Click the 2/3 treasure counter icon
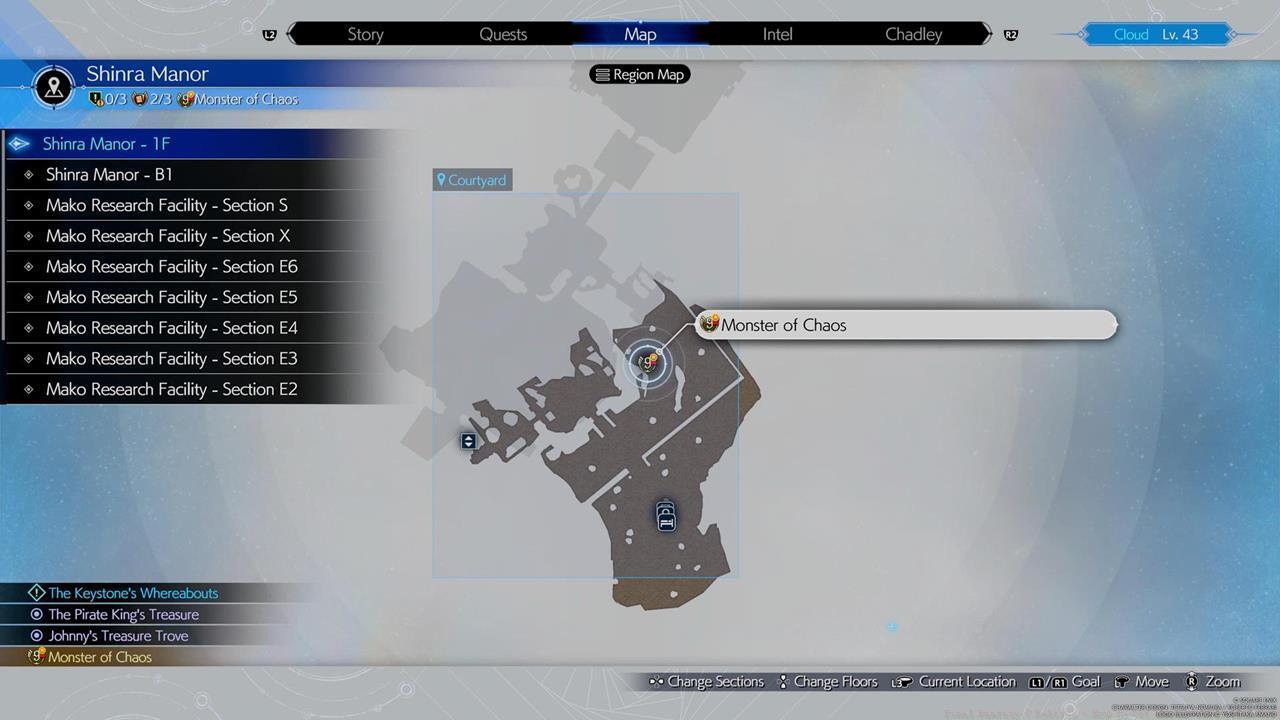1280x720 pixels. point(138,99)
